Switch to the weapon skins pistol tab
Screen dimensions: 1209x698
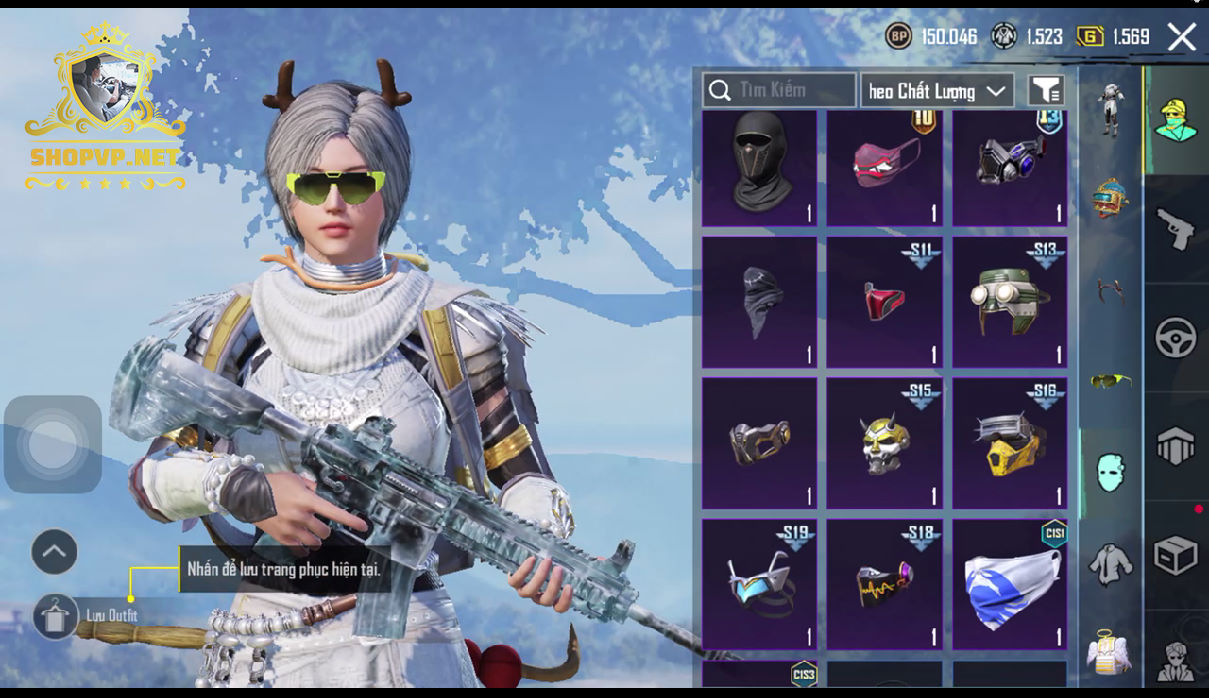click(1176, 229)
